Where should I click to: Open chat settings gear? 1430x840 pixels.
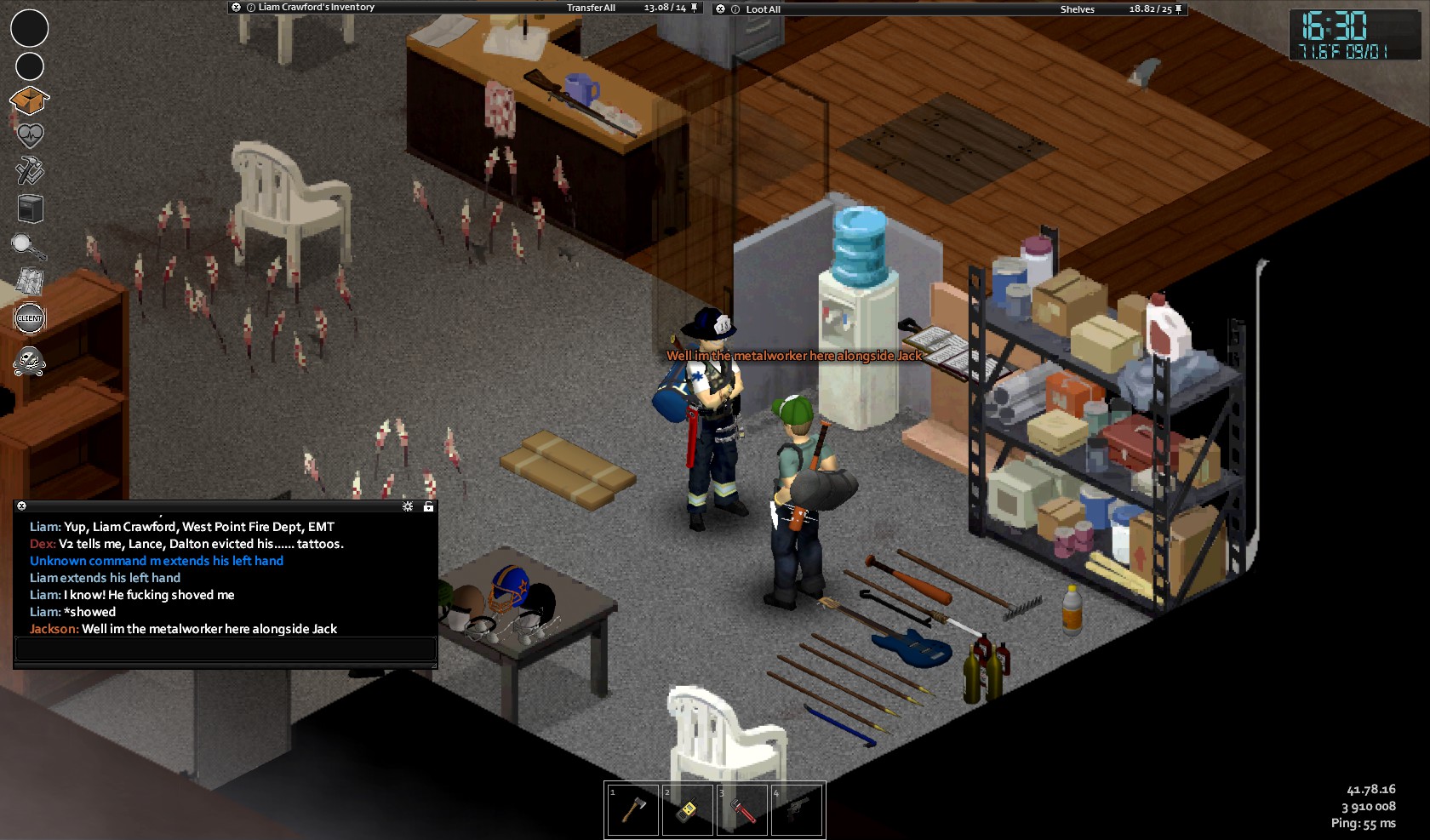[408, 506]
